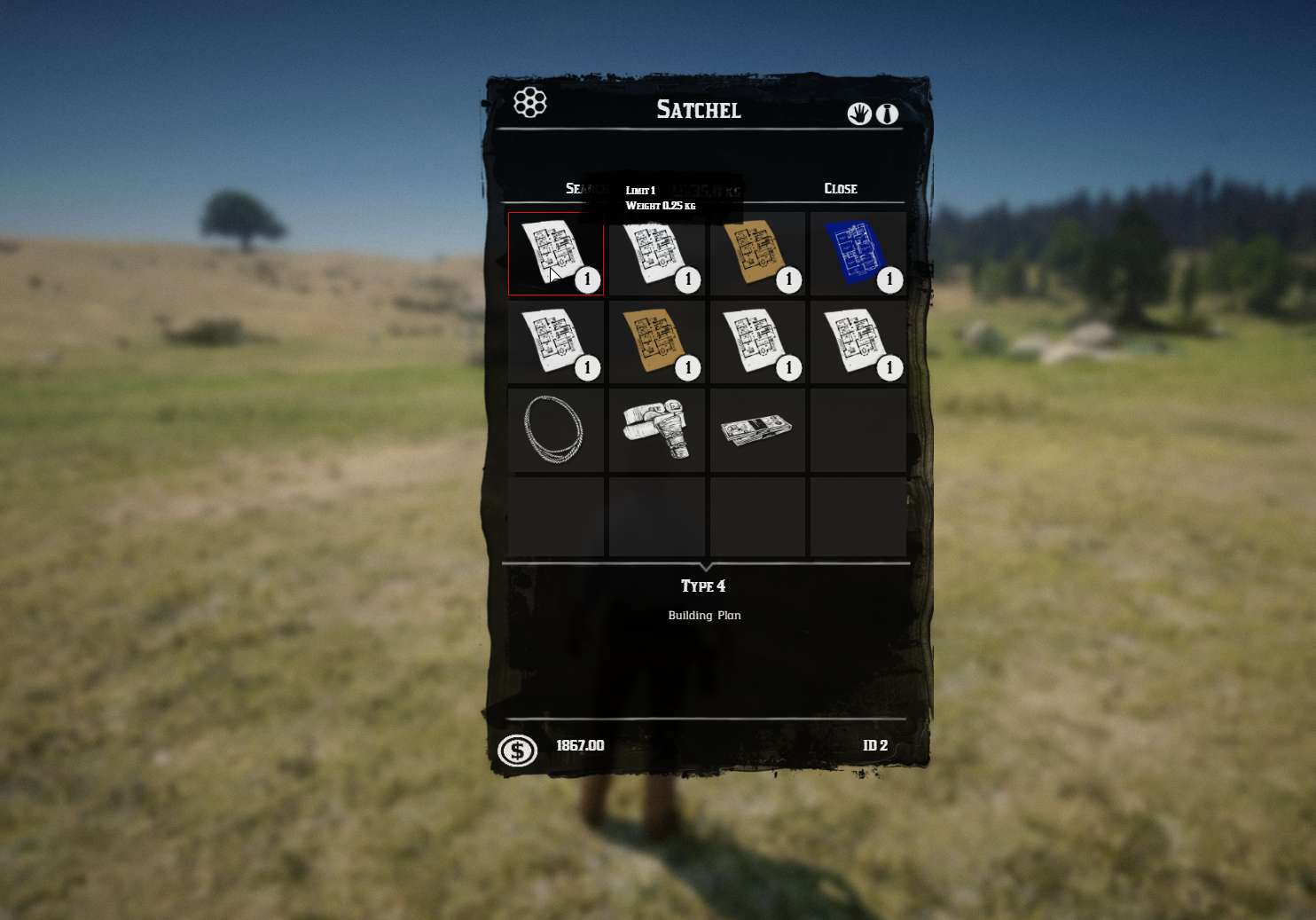Select the blue blueprint building plan
The image size is (1316, 920).
pos(857,254)
